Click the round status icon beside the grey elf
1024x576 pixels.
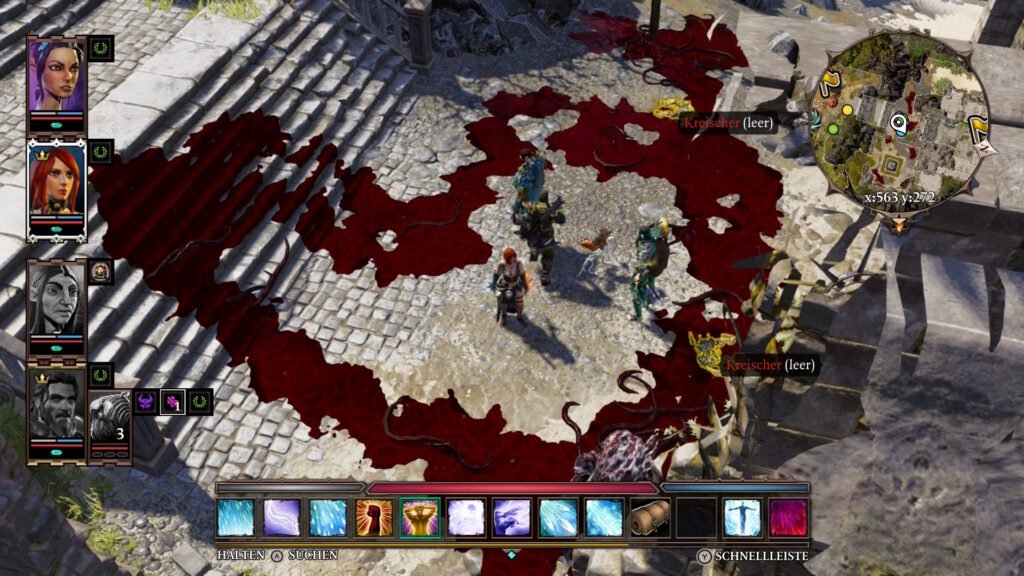pyautogui.click(x=101, y=271)
